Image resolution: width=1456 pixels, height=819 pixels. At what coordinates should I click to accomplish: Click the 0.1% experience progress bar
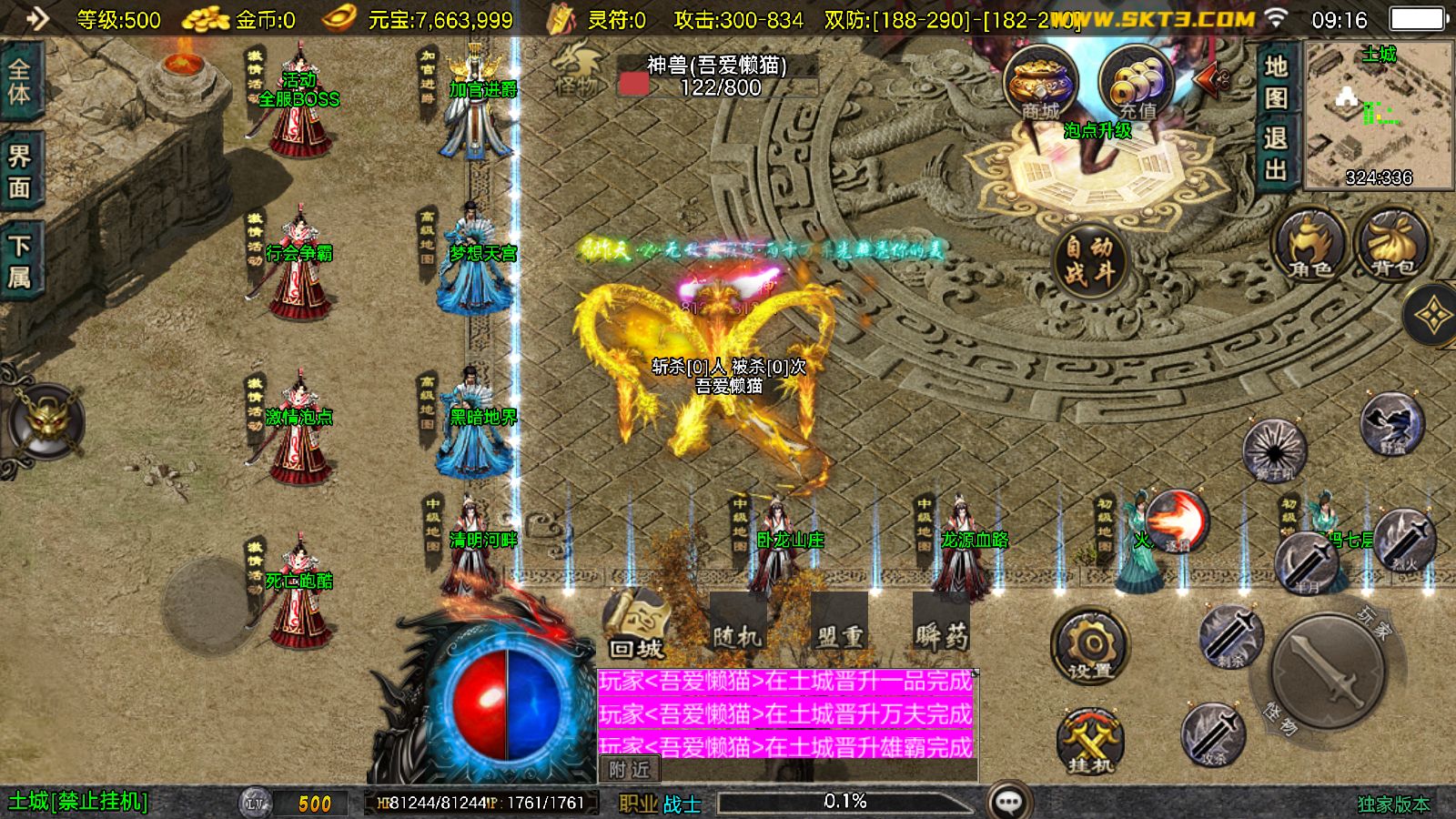846,801
